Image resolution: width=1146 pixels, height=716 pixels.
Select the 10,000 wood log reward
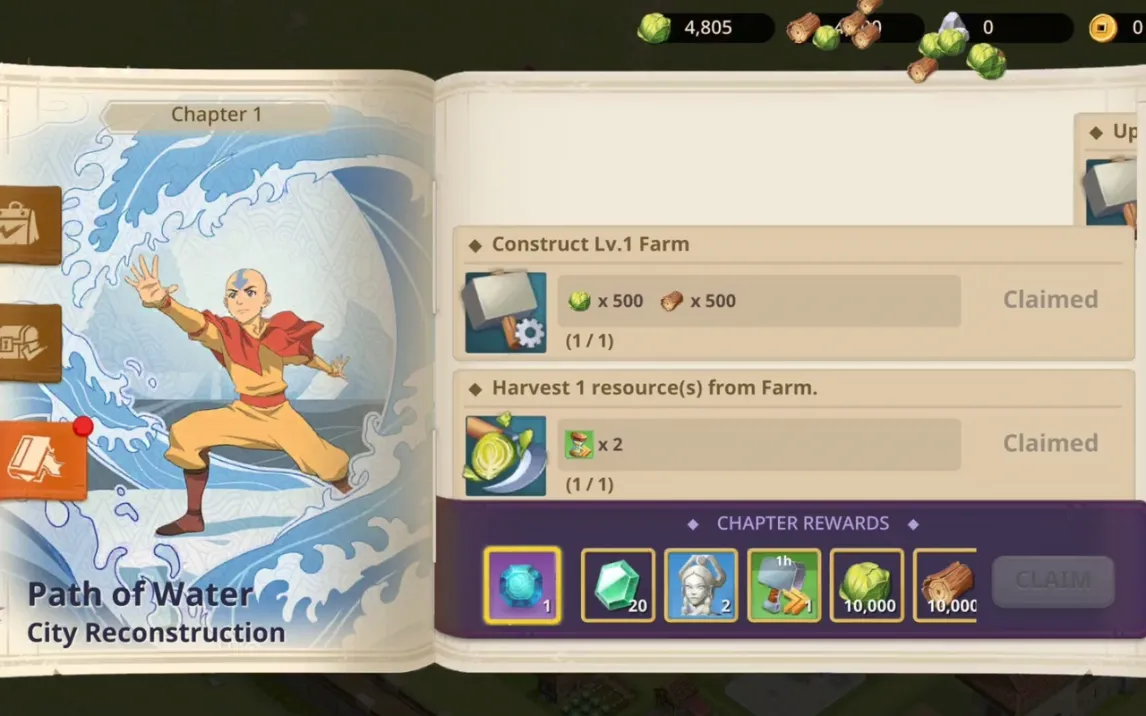[946, 586]
